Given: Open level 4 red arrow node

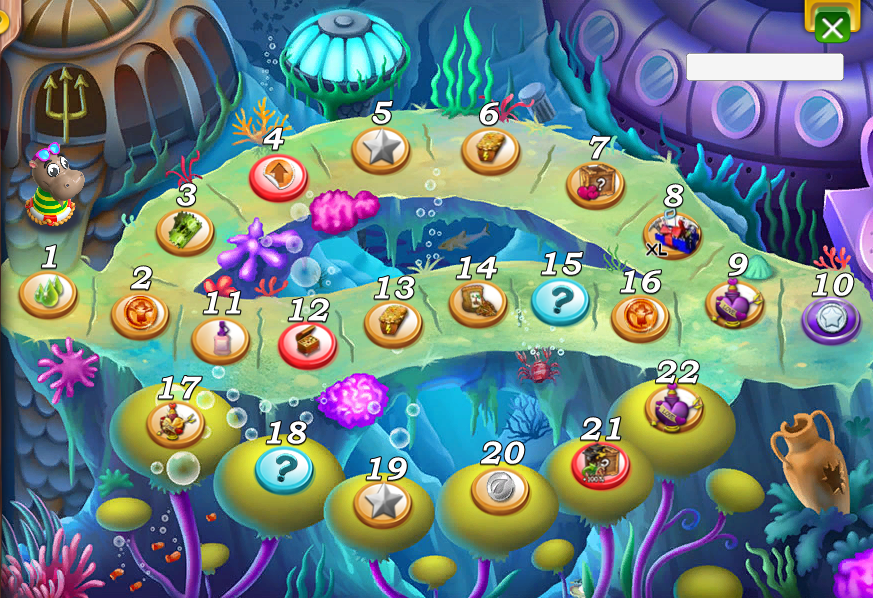Looking at the screenshot, I should (277, 176).
